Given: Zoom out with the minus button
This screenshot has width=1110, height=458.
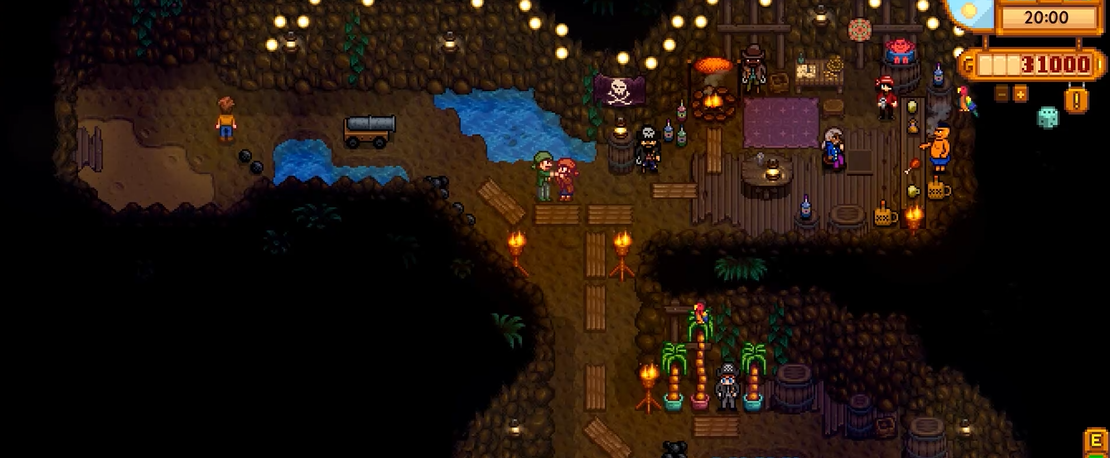Looking at the screenshot, I should (1002, 94).
